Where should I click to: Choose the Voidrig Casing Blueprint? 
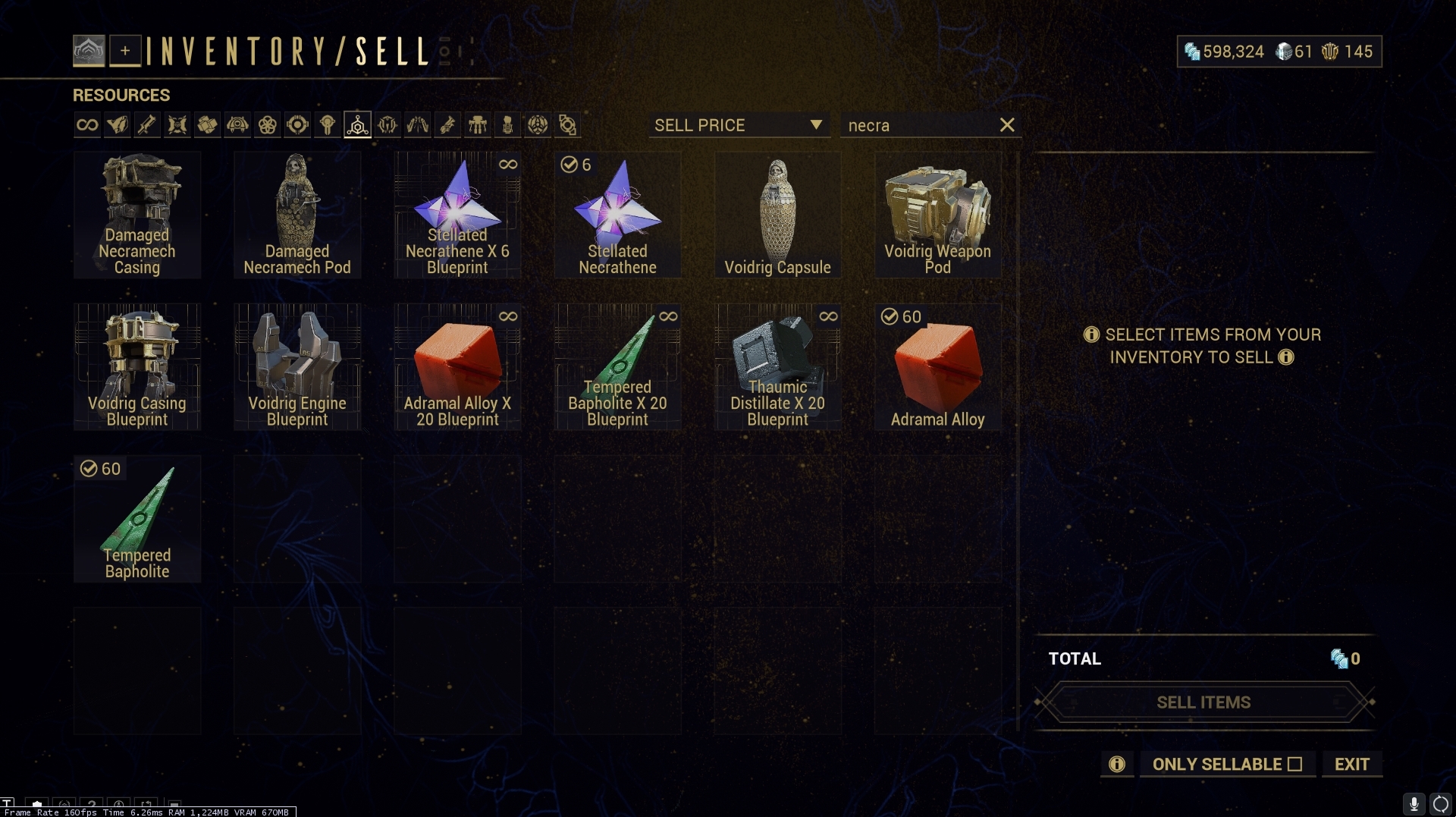tap(137, 367)
